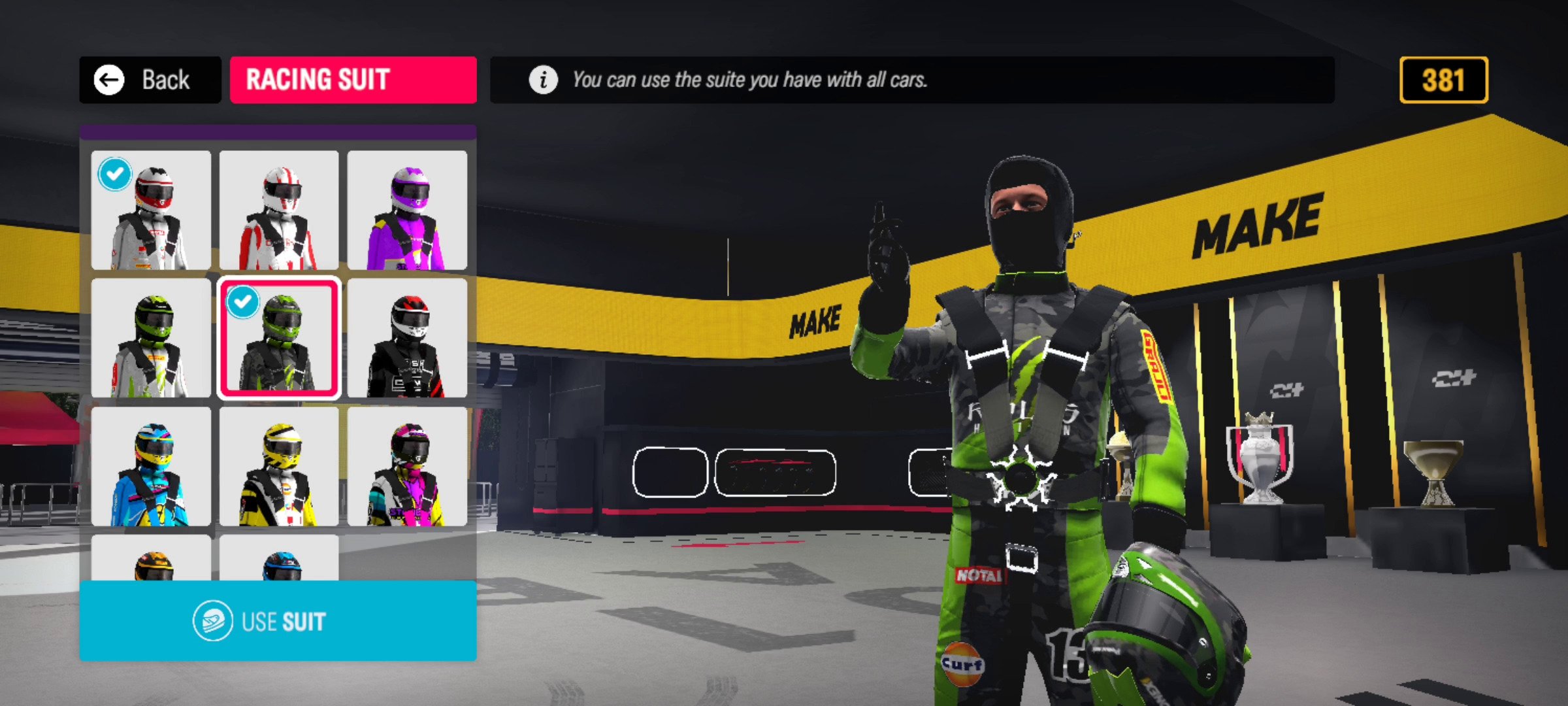Image resolution: width=1568 pixels, height=706 pixels.
Task: Tap the 381 currency counter
Action: (1443, 80)
